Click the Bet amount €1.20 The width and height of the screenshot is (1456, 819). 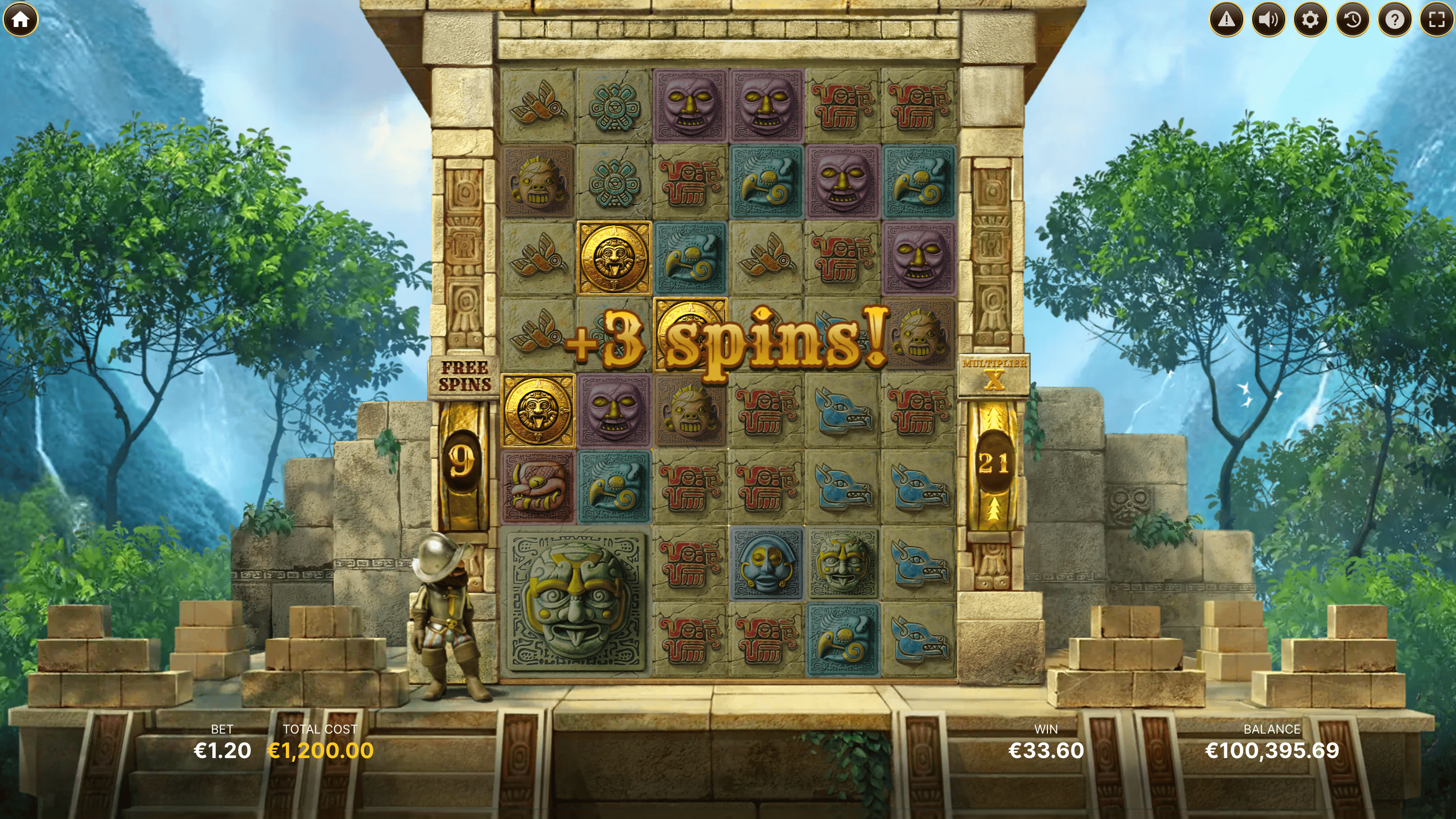point(222,750)
